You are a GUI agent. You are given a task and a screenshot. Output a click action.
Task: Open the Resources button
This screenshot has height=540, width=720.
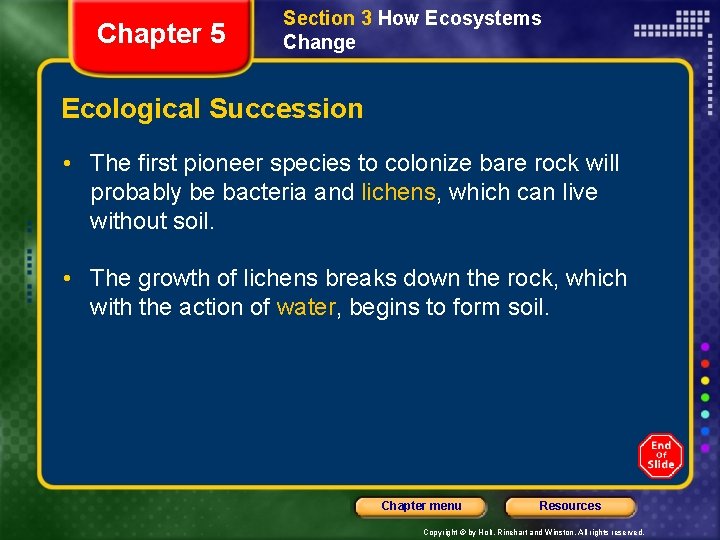pyautogui.click(x=570, y=506)
